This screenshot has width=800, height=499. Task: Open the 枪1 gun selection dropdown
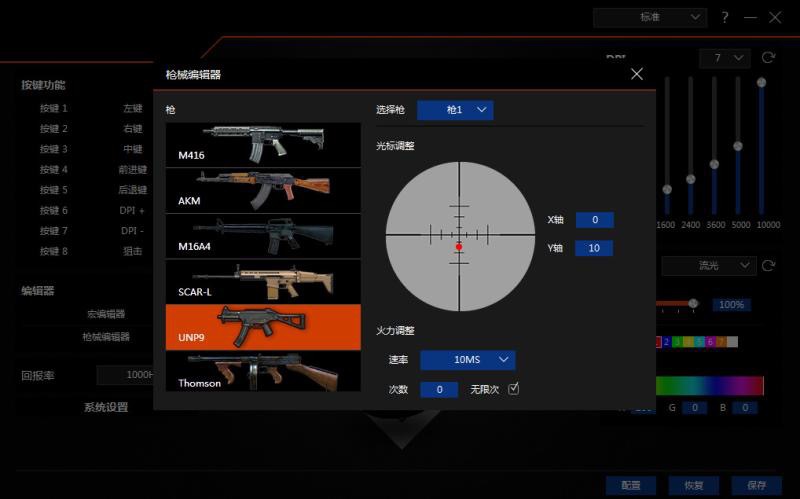(x=455, y=110)
